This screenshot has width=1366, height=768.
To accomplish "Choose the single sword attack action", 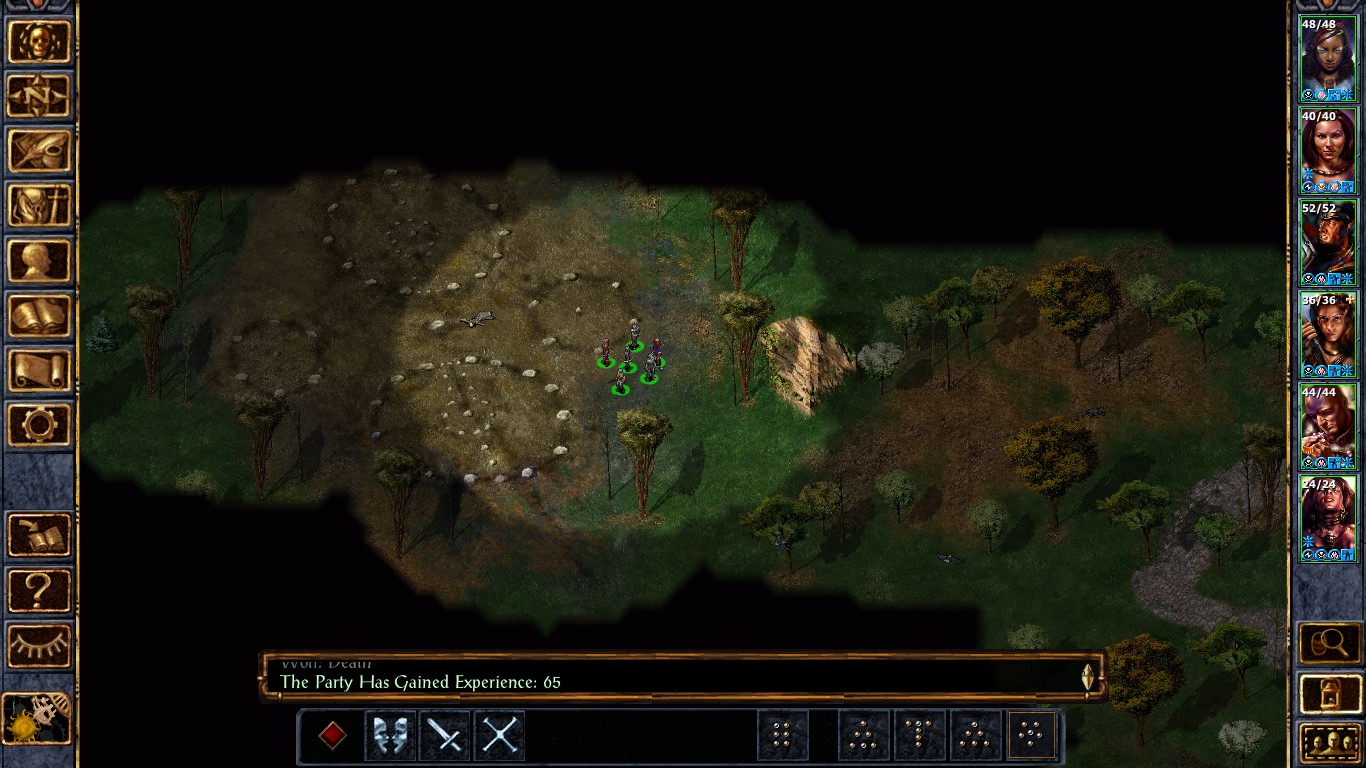I will 444,736.
